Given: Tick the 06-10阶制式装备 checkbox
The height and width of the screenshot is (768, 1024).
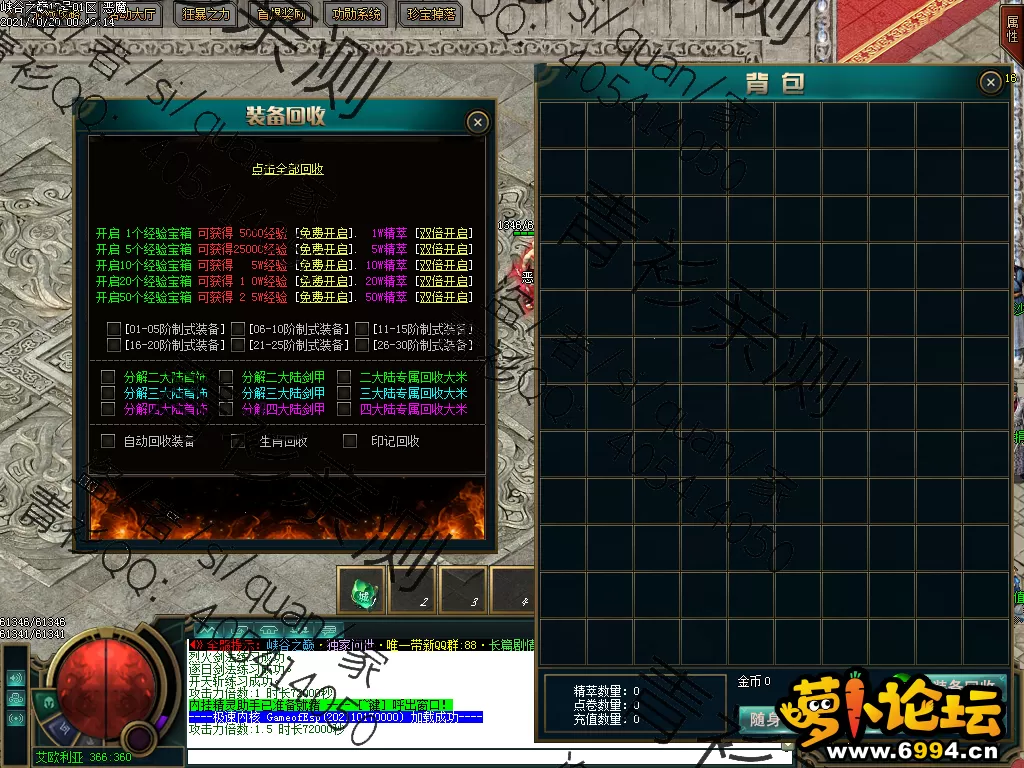Looking at the screenshot, I should coord(238,329).
